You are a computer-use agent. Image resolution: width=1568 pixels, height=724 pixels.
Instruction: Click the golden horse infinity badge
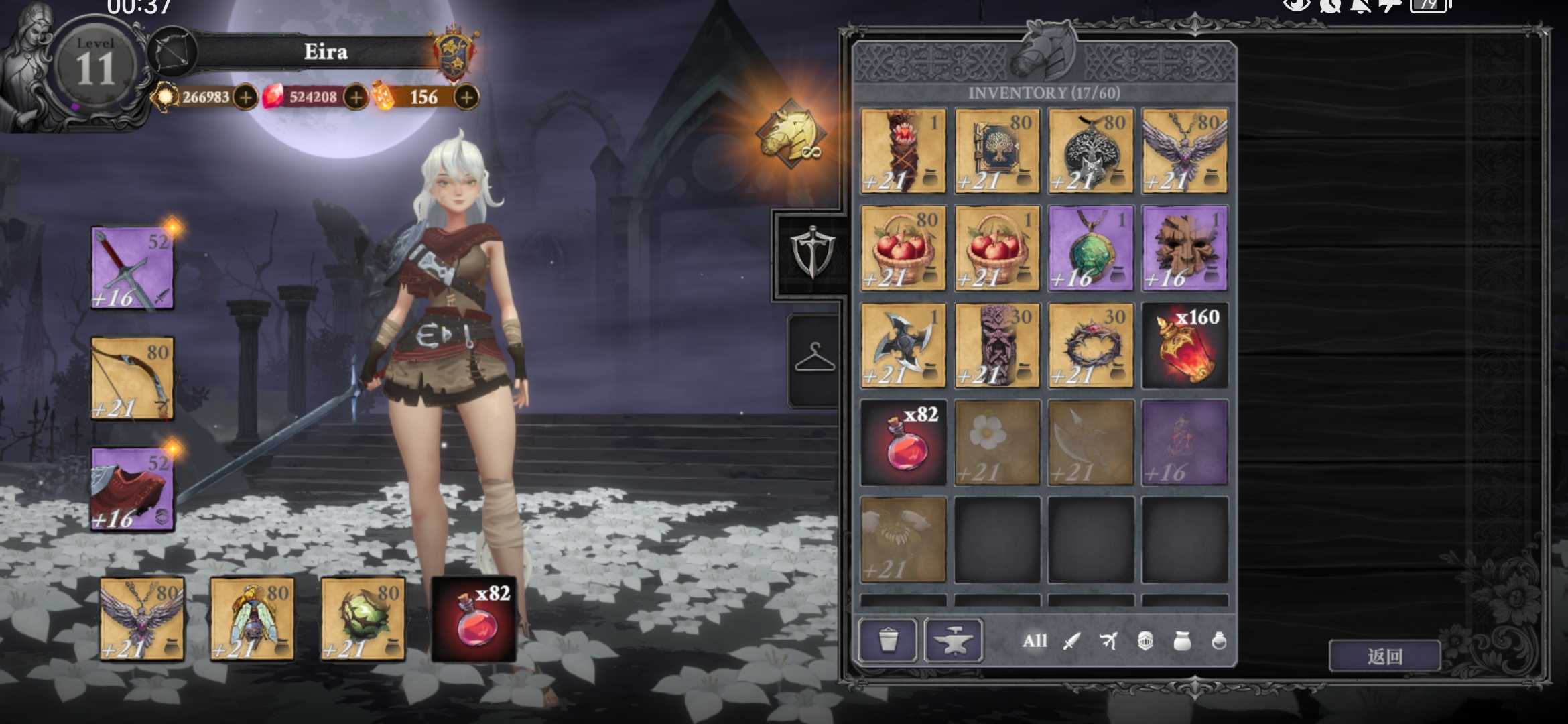click(x=791, y=134)
